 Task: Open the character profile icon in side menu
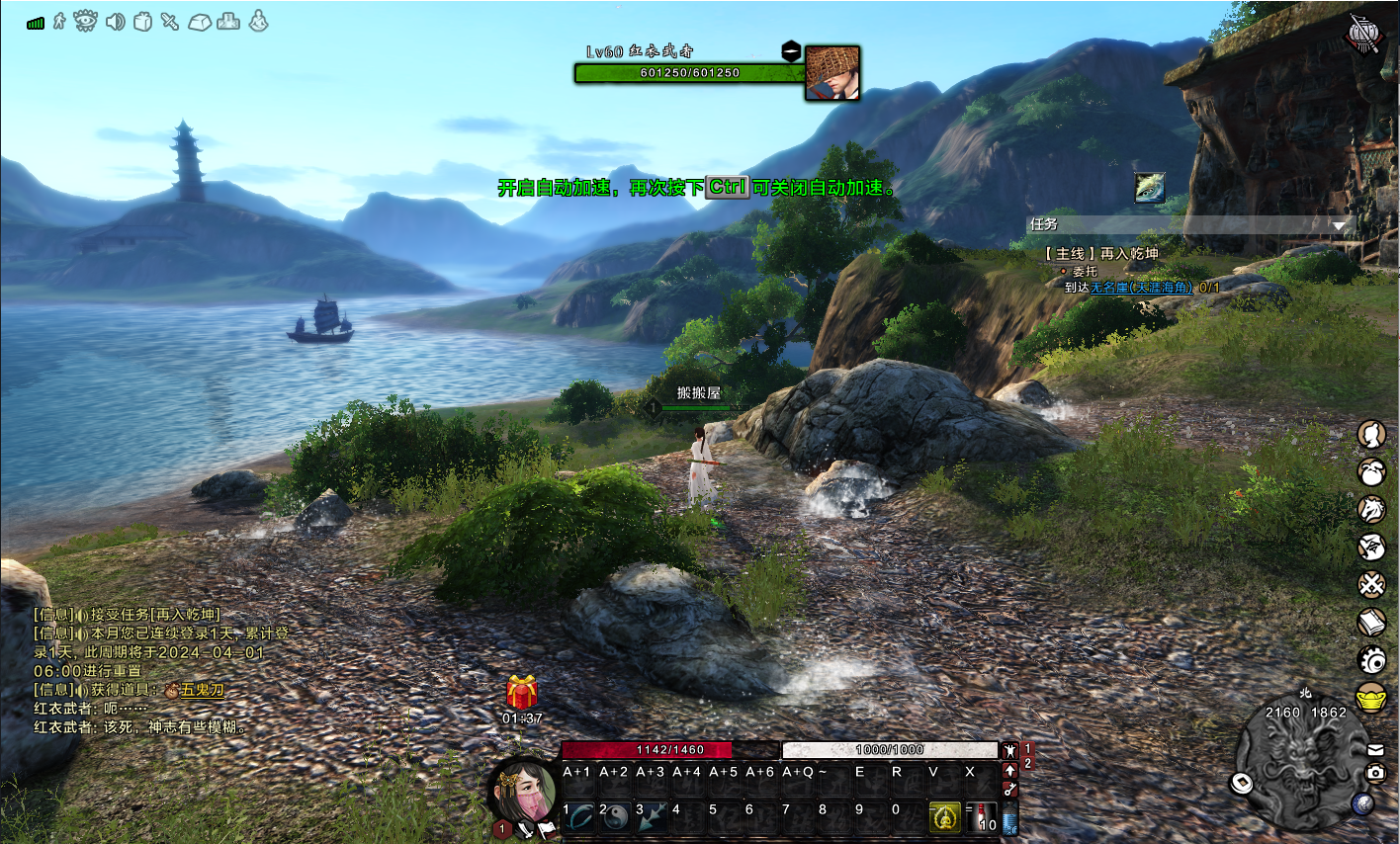pyautogui.click(x=1371, y=434)
